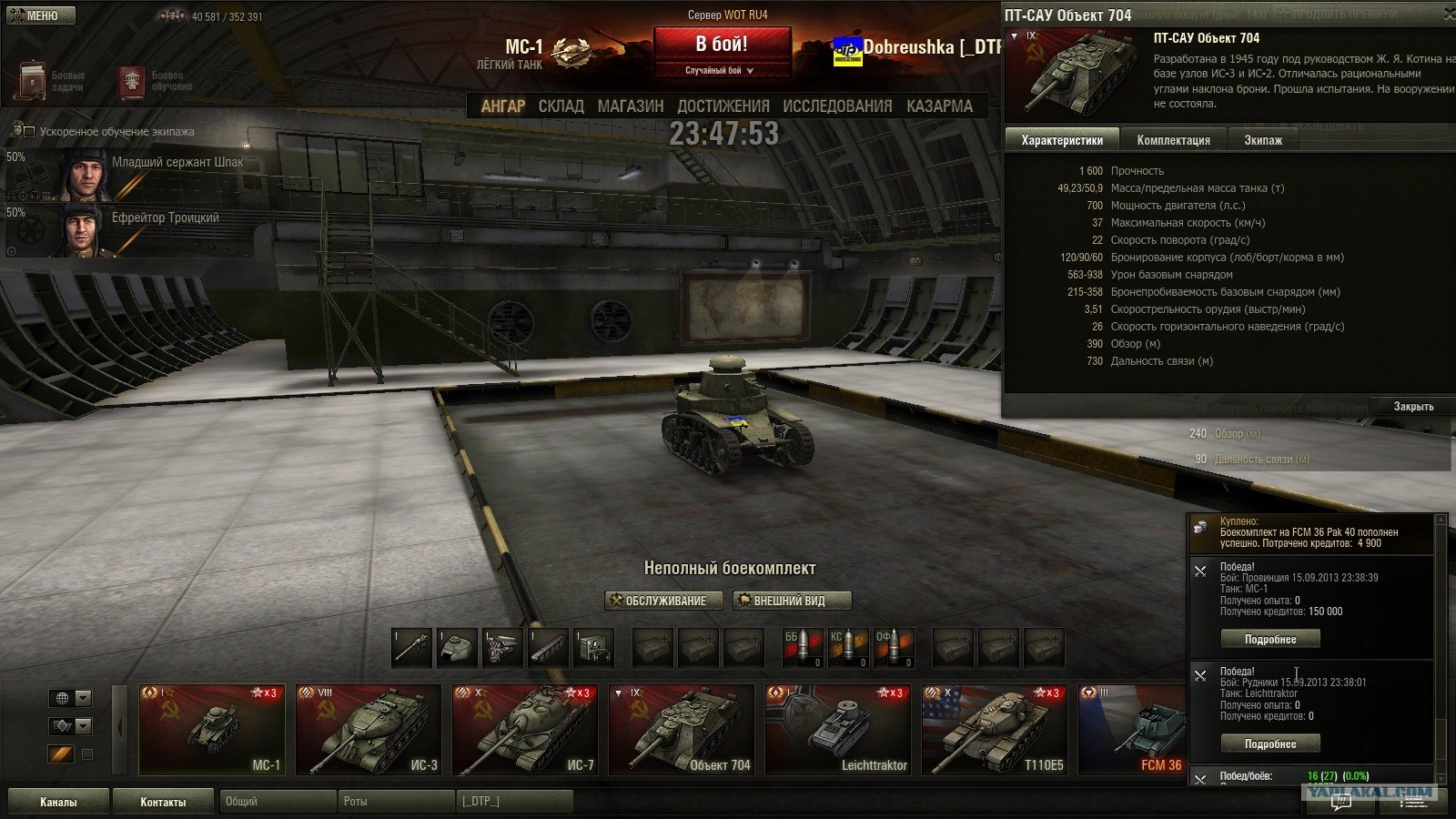Open the Внешний вид appearance button
Image resolution: width=1456 pixels, height=819 pixels.
(793, 601)
